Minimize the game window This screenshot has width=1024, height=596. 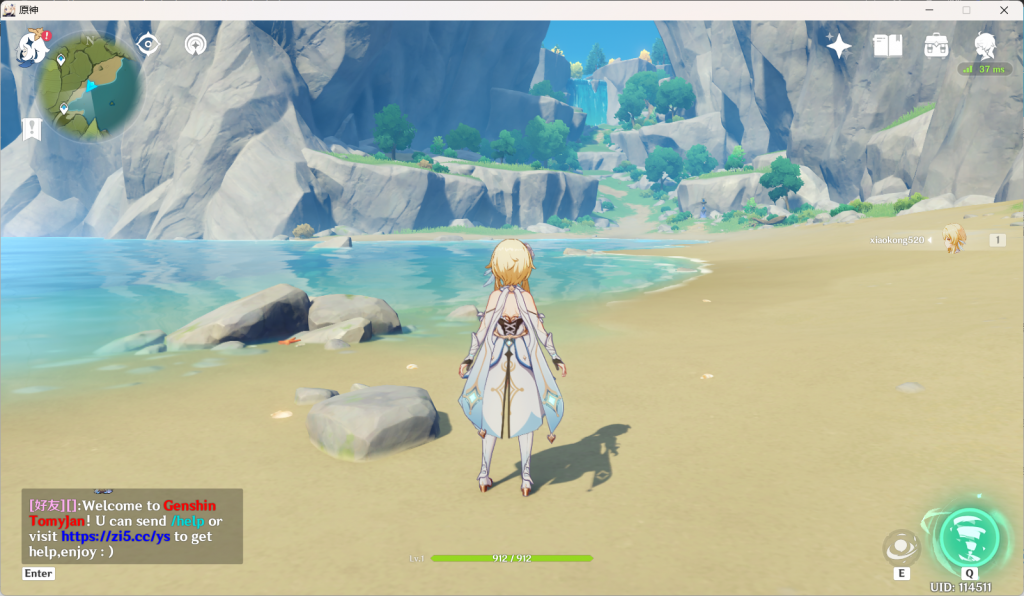coord(929,9)
